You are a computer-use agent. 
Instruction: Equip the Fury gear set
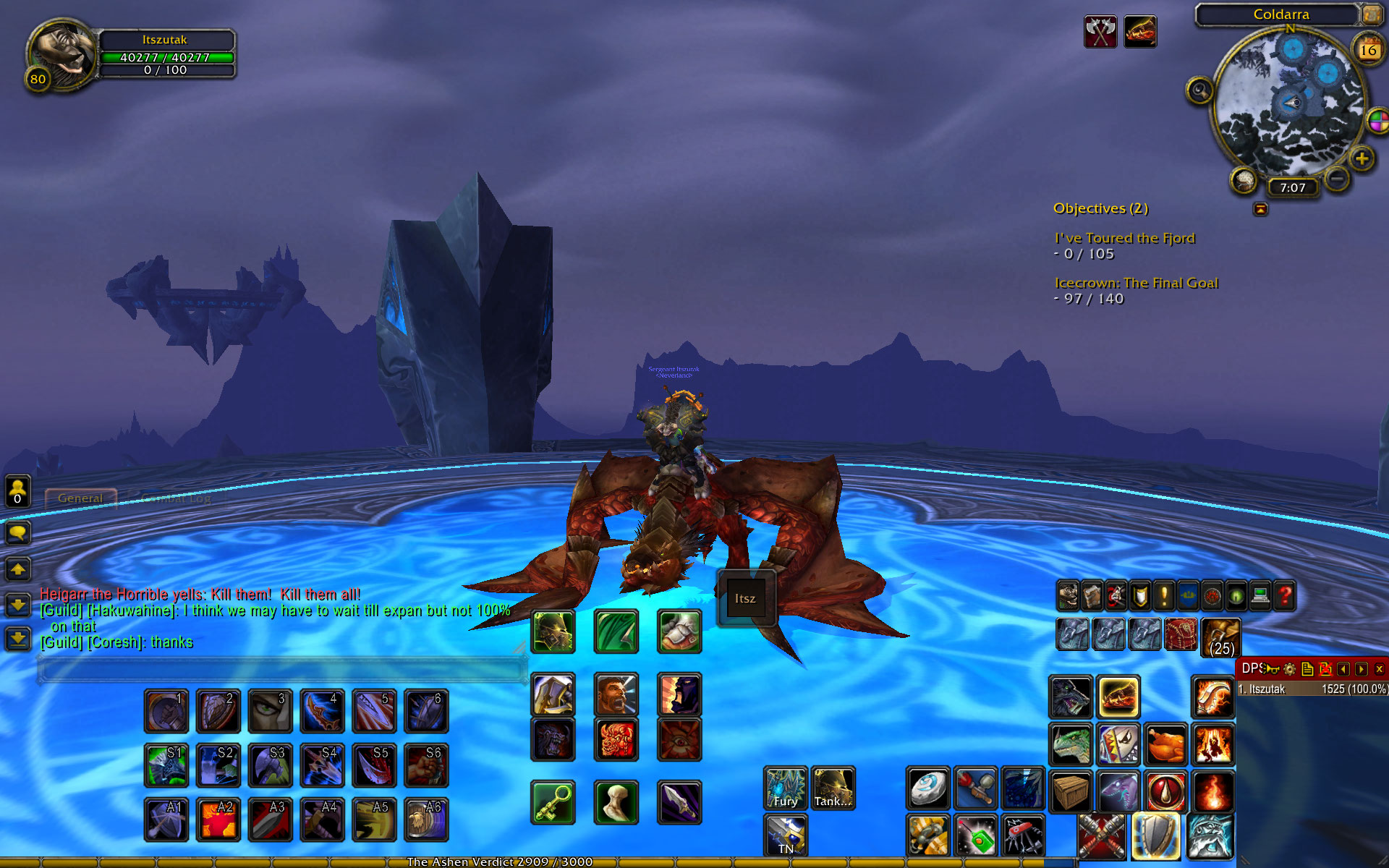click(785, 788)
